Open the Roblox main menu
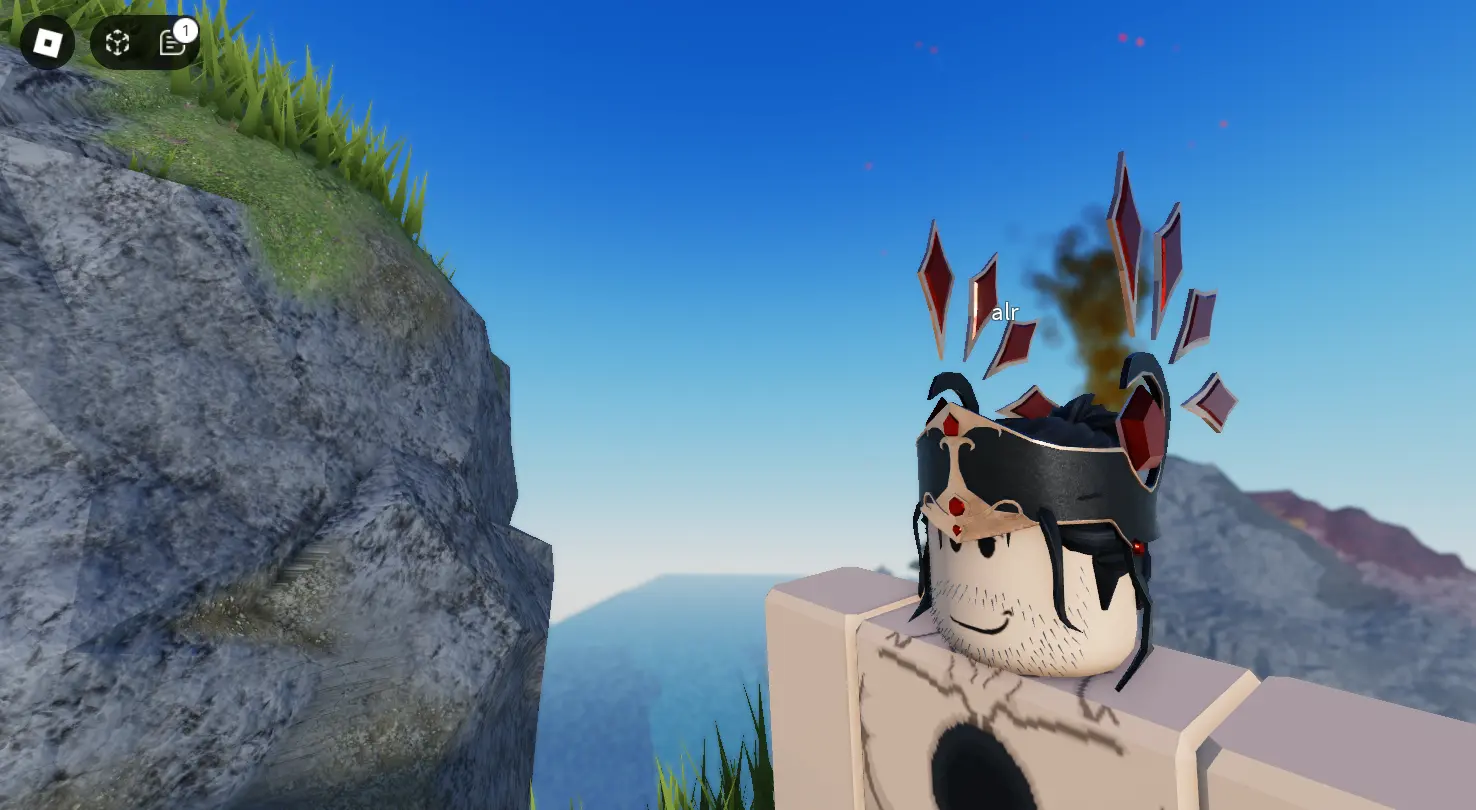Screen dimensions: 1476x810 [x=47, y=42]
